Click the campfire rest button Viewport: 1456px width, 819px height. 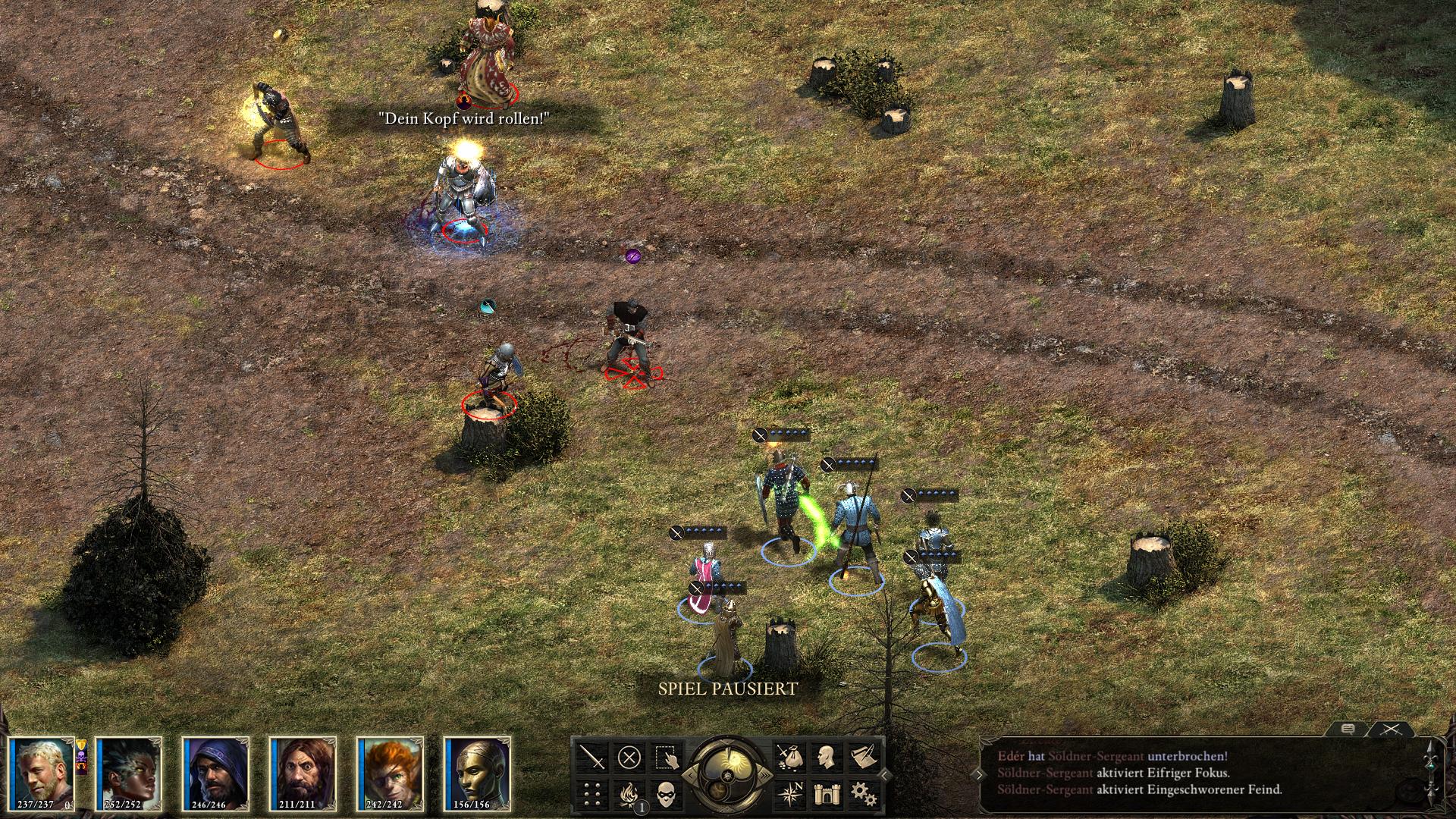click(x=629, y=794)
